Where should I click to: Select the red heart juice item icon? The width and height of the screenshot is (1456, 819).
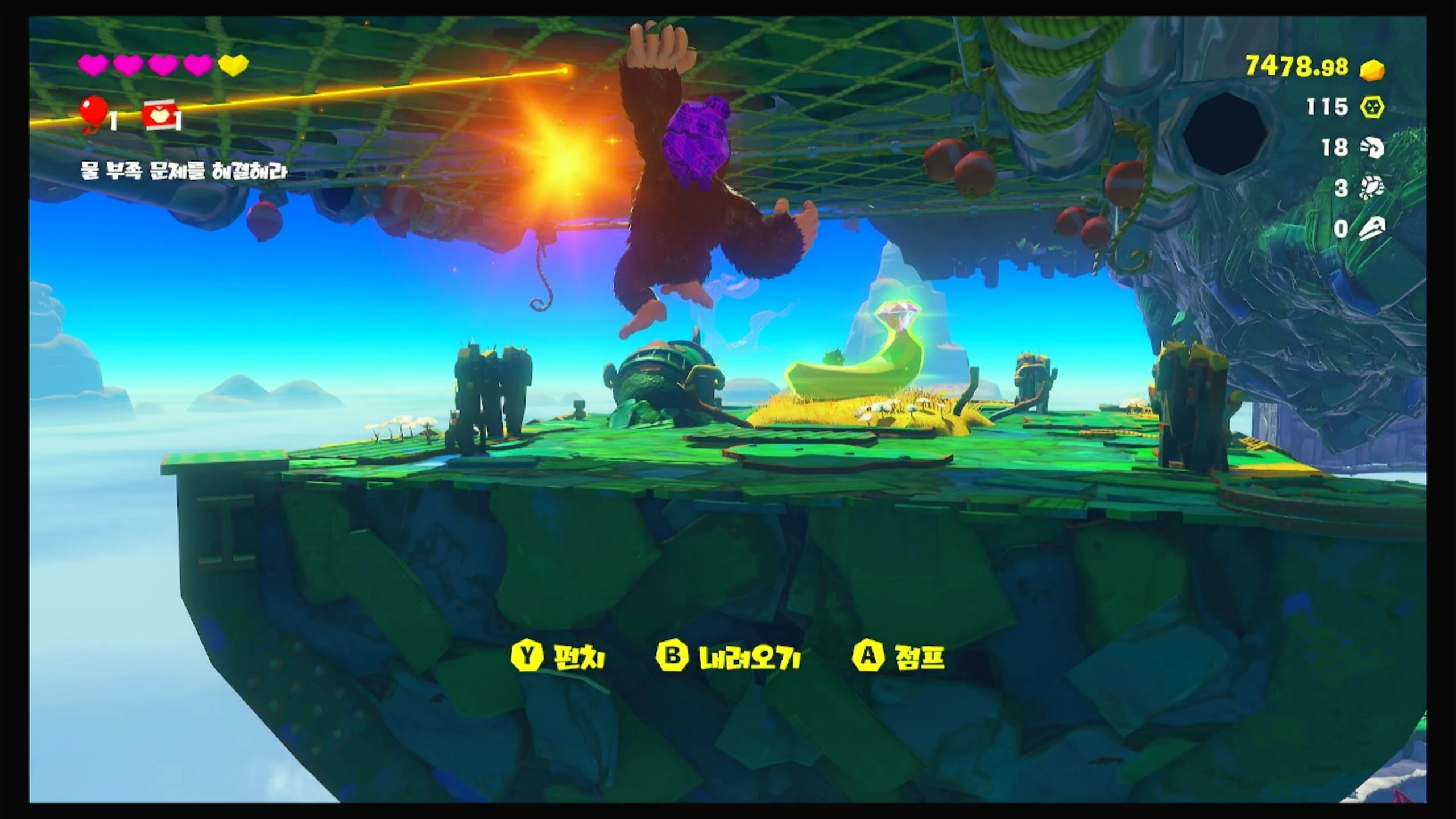[159, 115]
